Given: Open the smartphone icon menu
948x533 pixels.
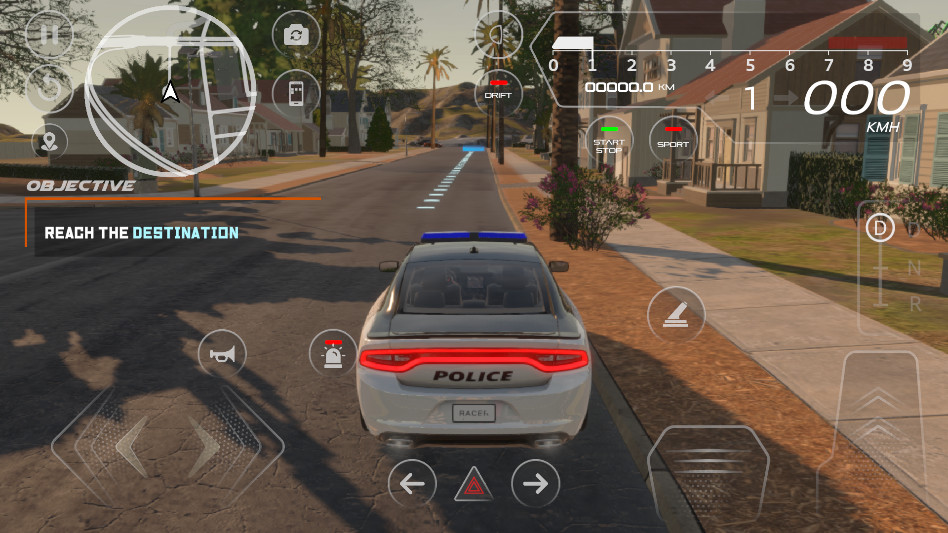Looking at the screenshot, I should (x=296, y=93).
